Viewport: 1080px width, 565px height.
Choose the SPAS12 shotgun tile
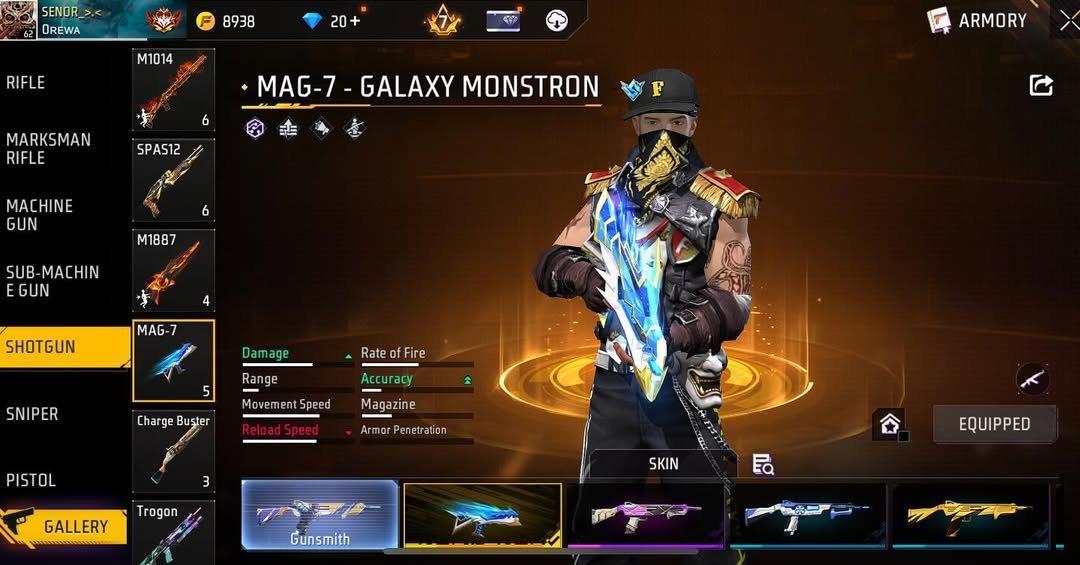(173, 180)
